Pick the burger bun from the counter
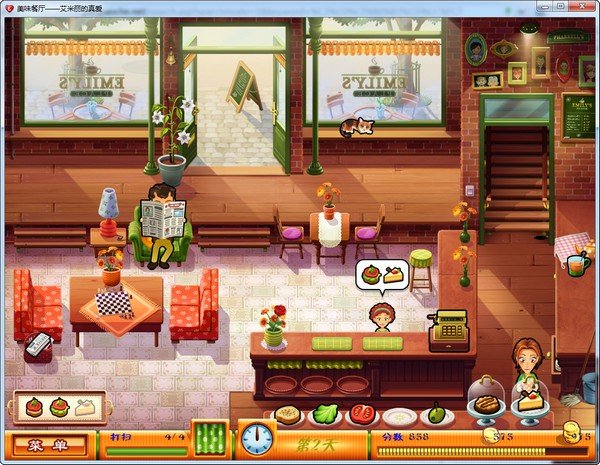 click(x=288, y=414)
